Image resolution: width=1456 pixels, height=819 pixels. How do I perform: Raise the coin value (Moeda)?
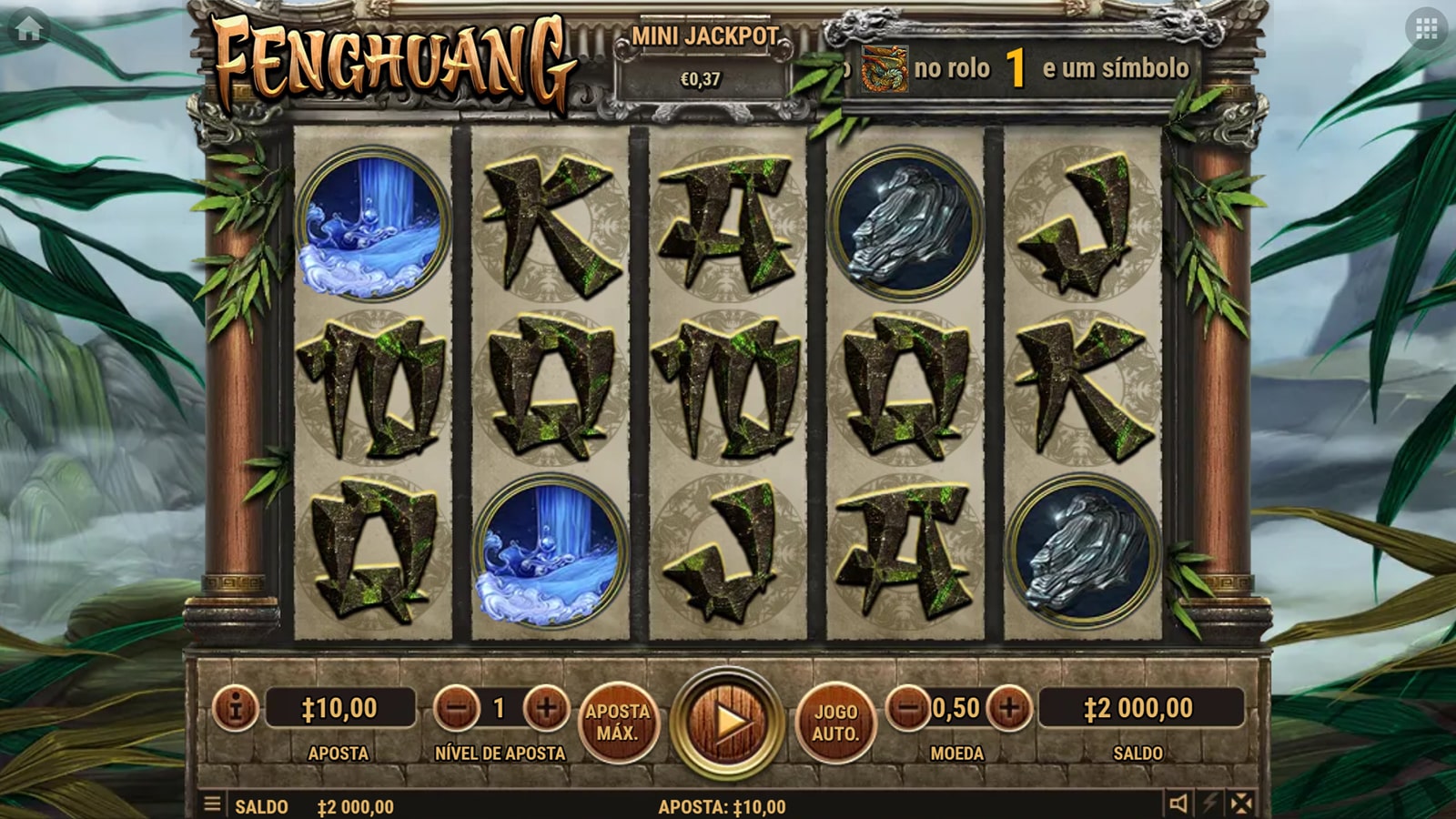click(x=1009, y=707)
